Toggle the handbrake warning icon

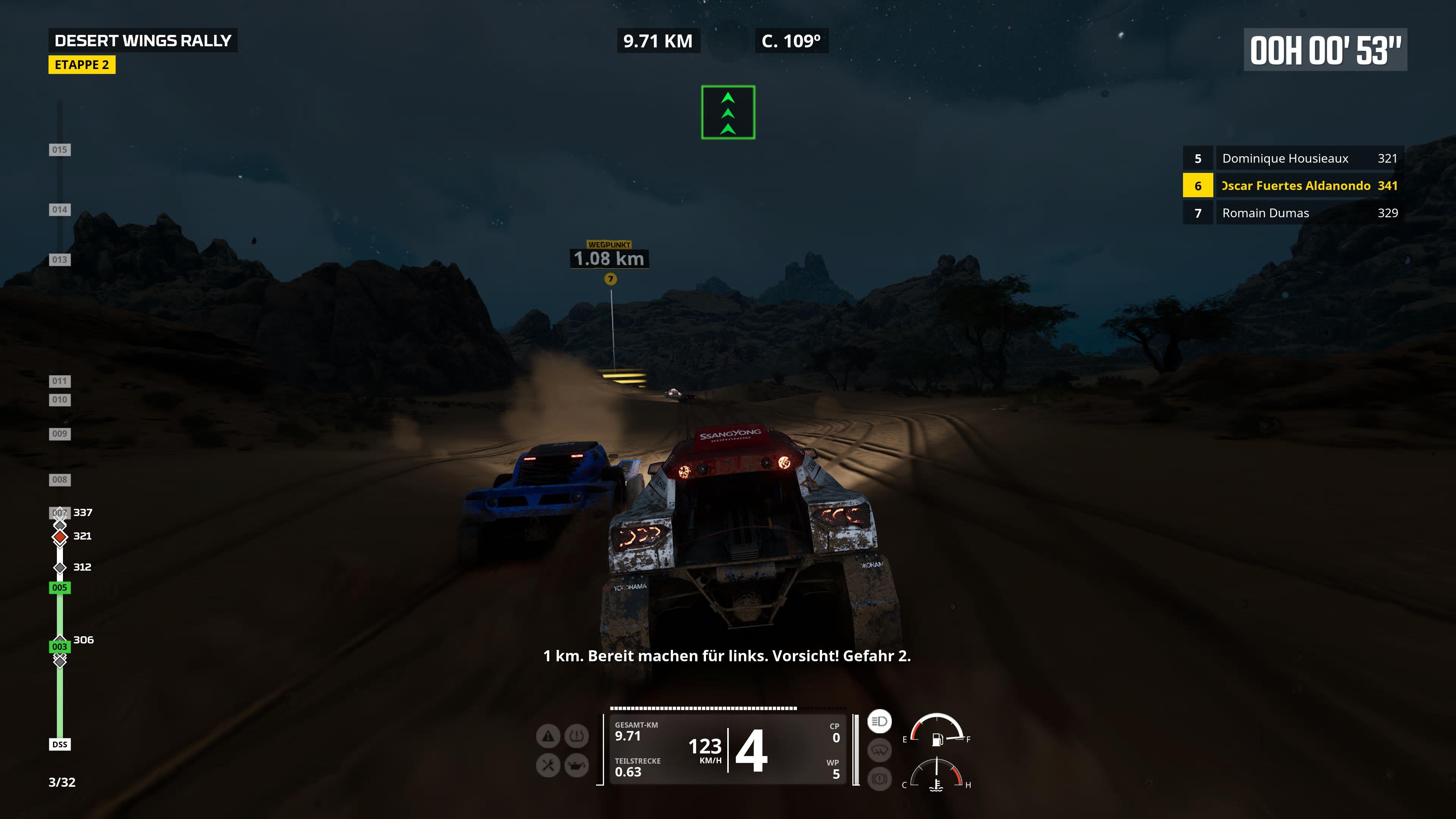[x=879, y=779]
